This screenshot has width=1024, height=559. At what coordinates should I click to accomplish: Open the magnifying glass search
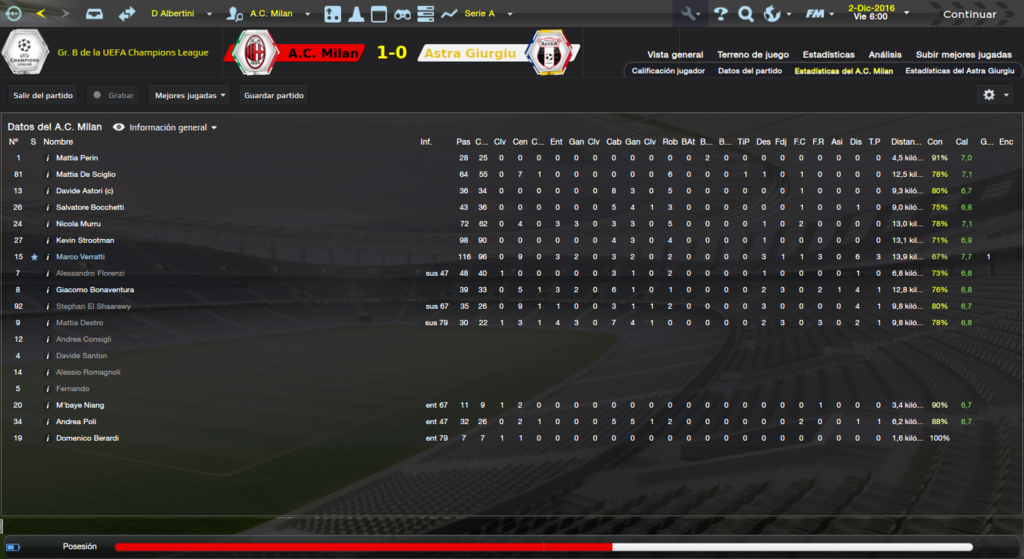(x=746, y=14)
